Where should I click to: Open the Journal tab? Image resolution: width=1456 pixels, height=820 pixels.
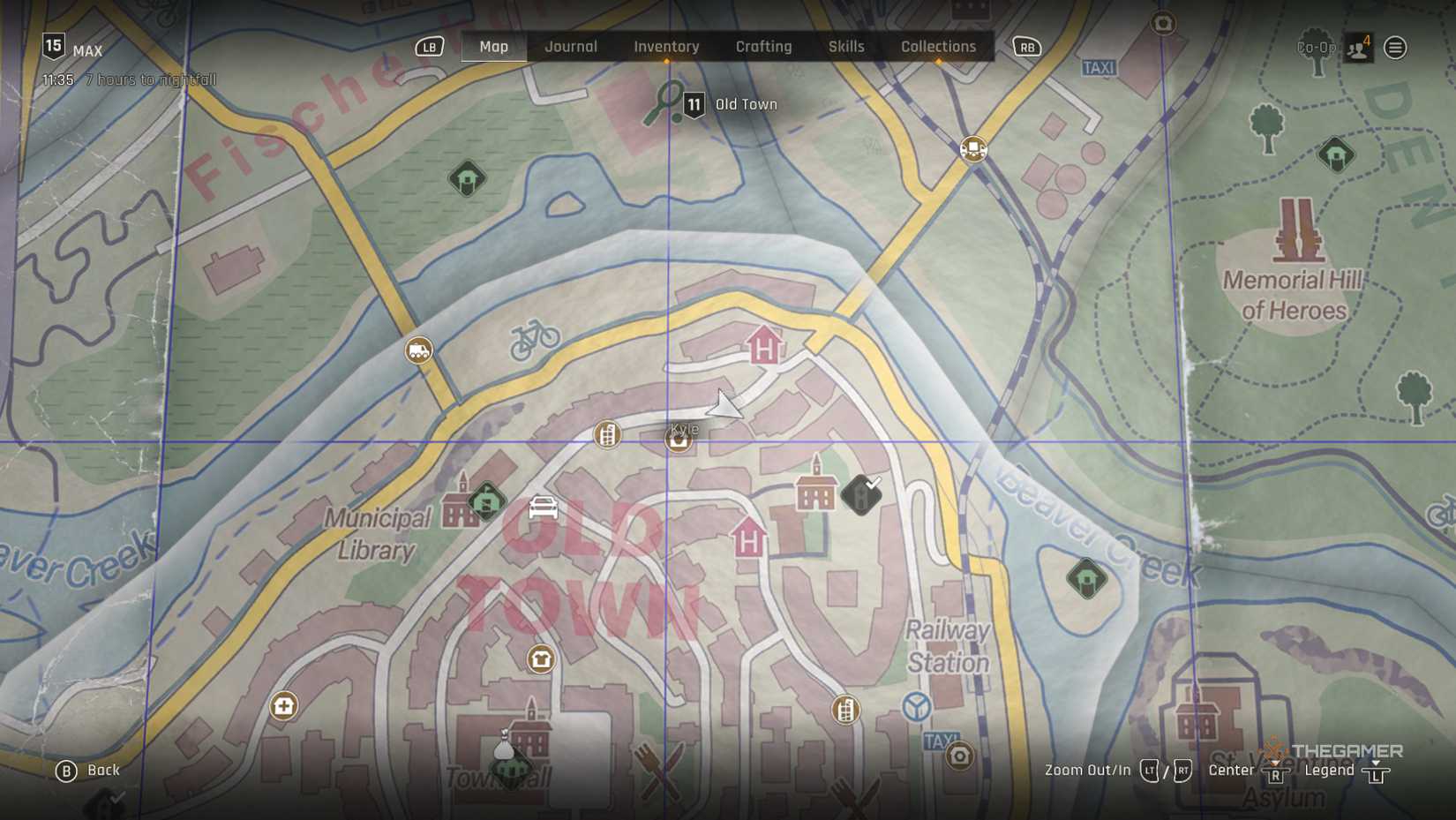[x=570, y=47]
